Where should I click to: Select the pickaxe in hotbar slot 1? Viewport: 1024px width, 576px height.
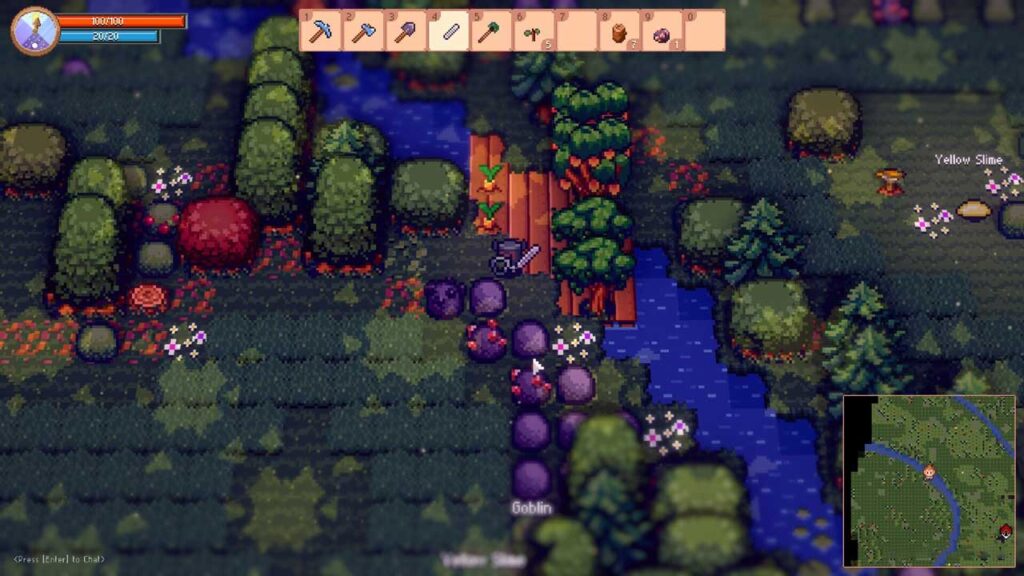click(x=320, y=31)
